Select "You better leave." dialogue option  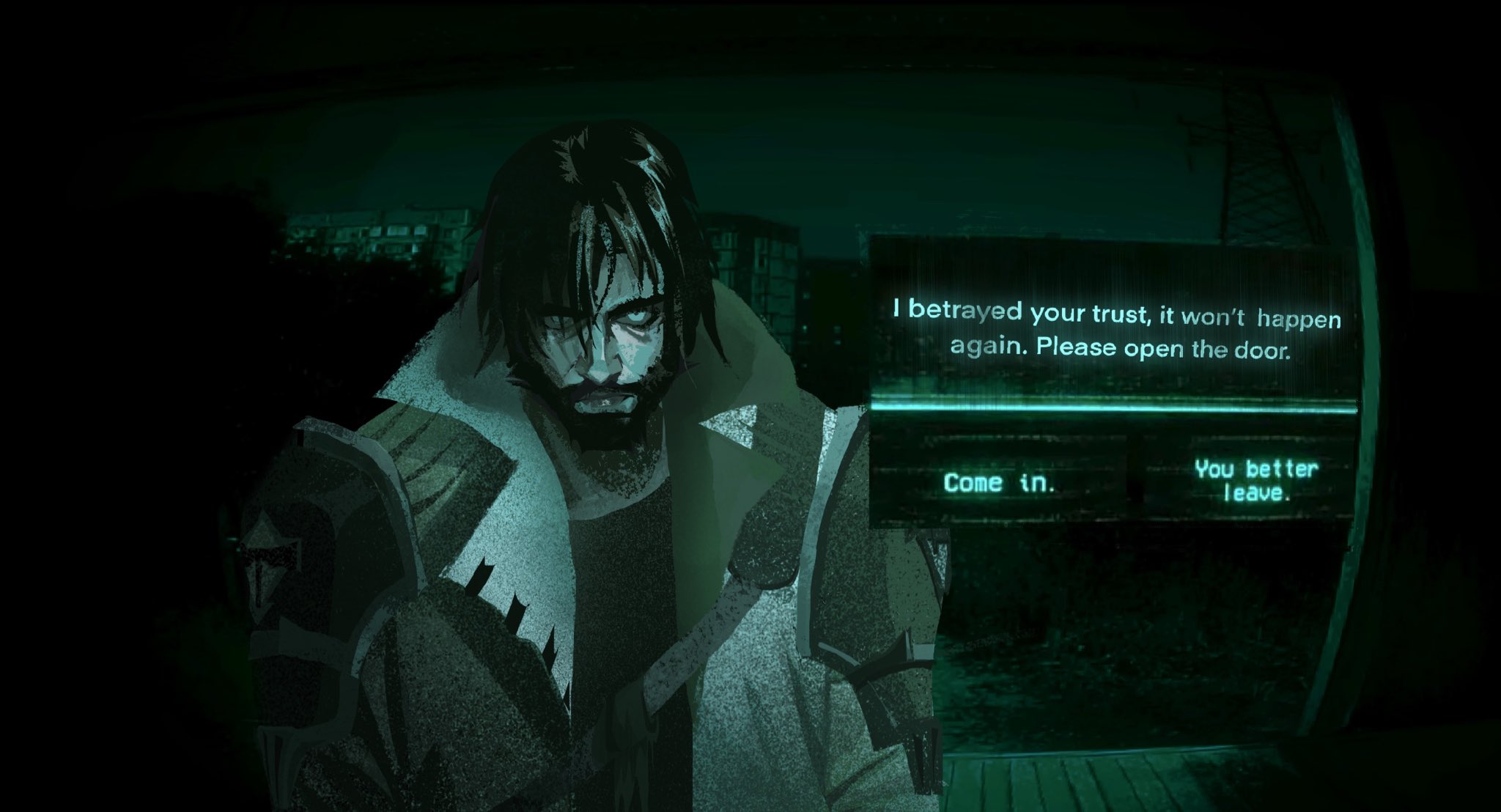click(x=1255, y=480)
